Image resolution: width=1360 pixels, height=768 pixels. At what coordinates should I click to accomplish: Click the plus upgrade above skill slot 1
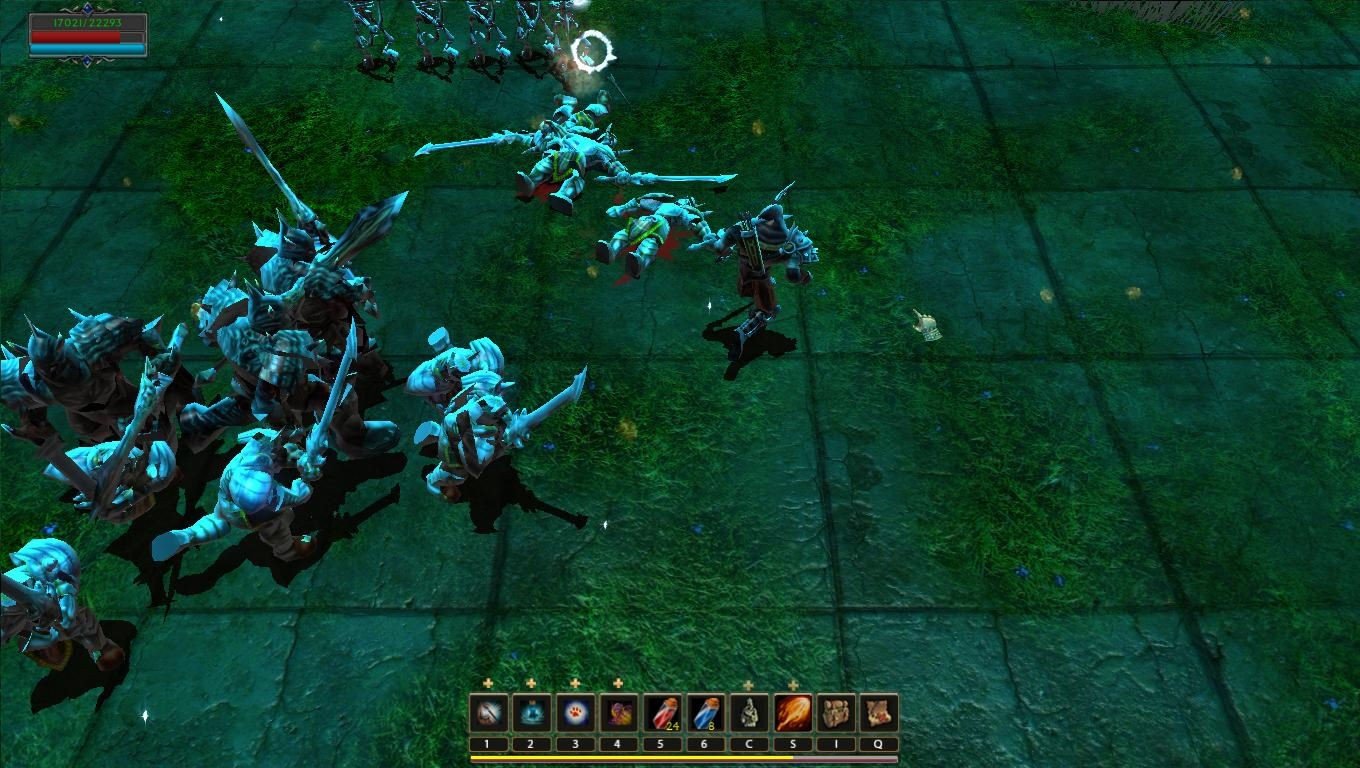[487, 684]
